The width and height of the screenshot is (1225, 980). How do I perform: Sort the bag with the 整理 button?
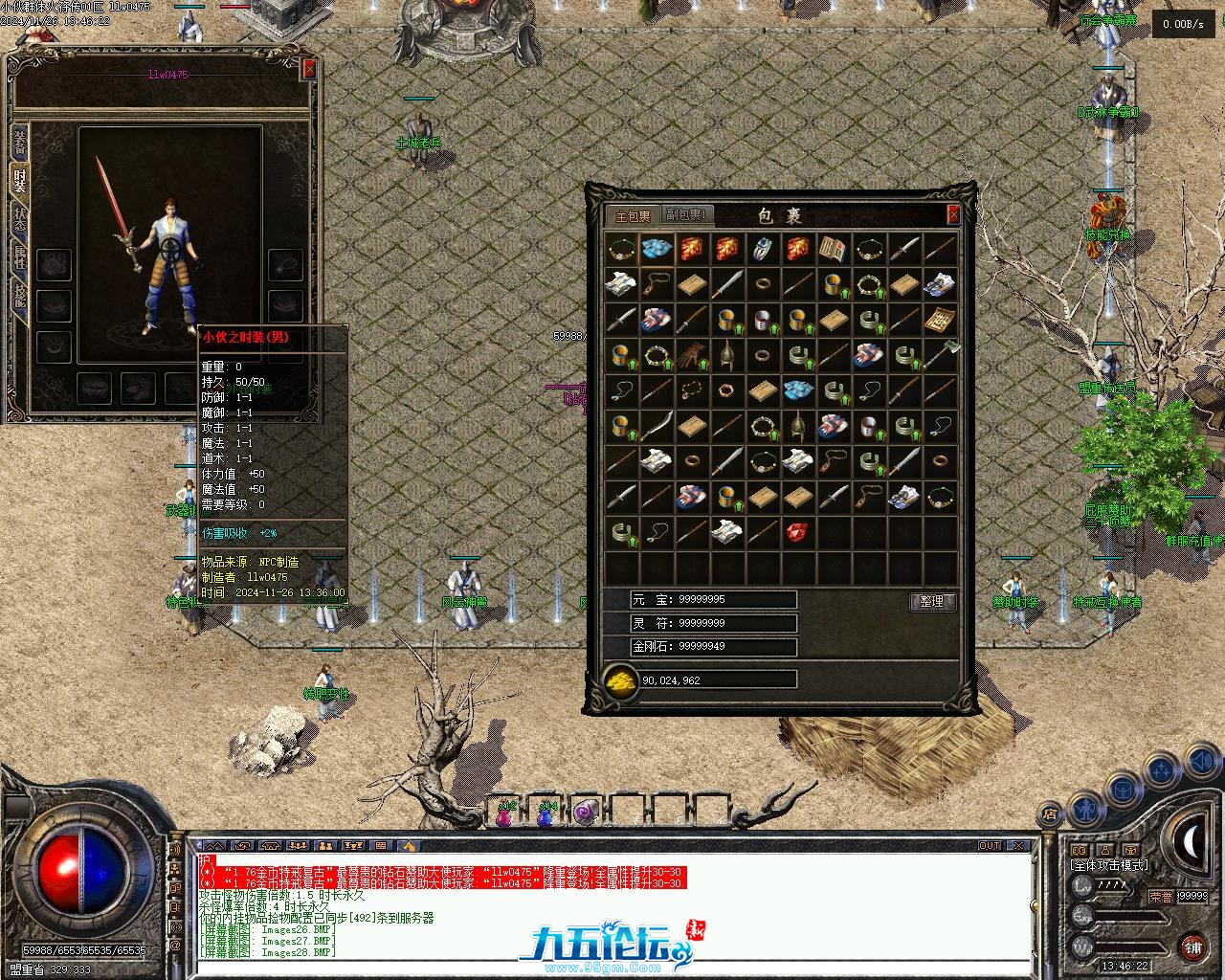point(932,601)
